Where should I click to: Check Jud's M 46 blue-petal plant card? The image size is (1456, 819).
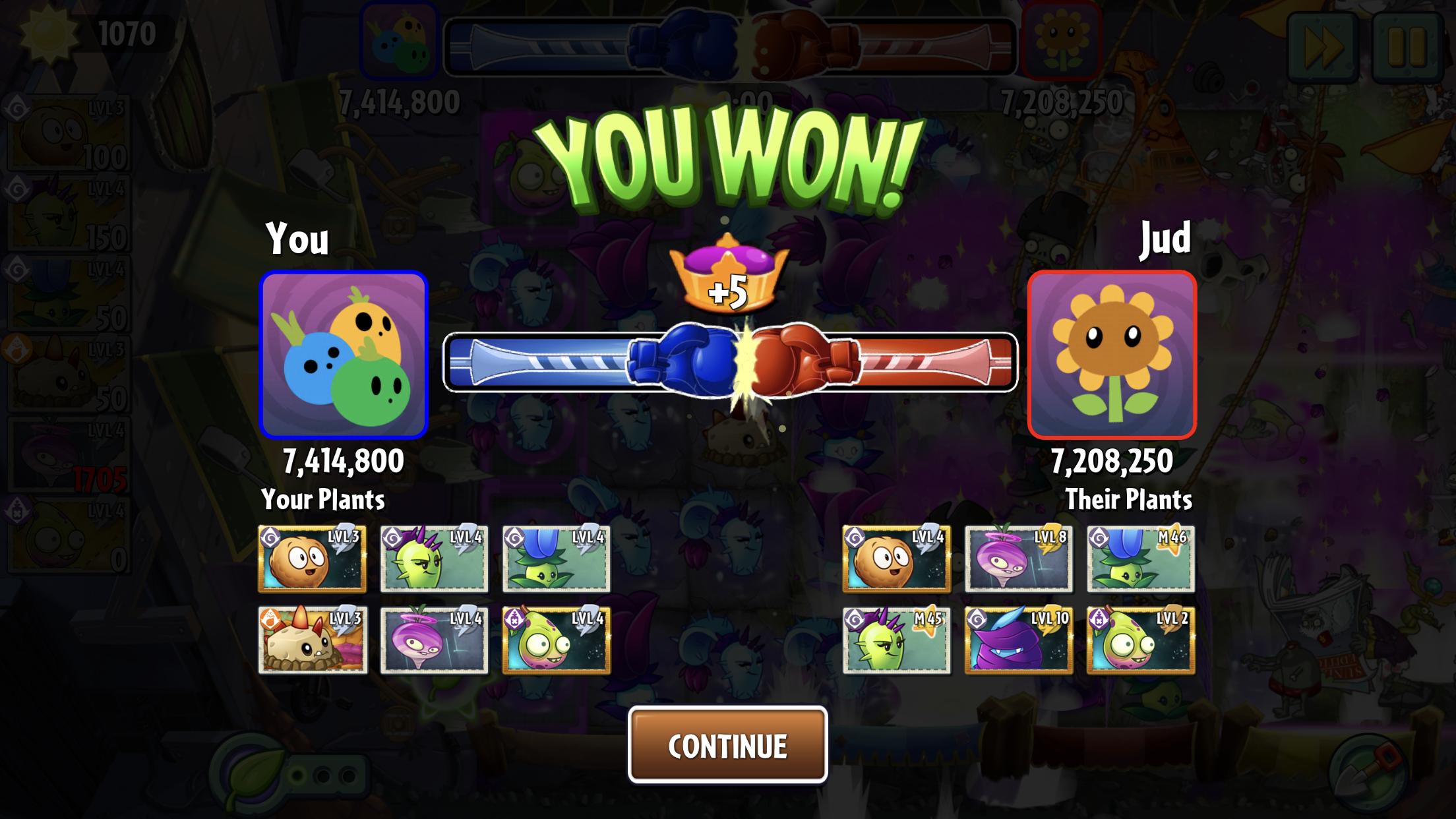point(1140,559)
